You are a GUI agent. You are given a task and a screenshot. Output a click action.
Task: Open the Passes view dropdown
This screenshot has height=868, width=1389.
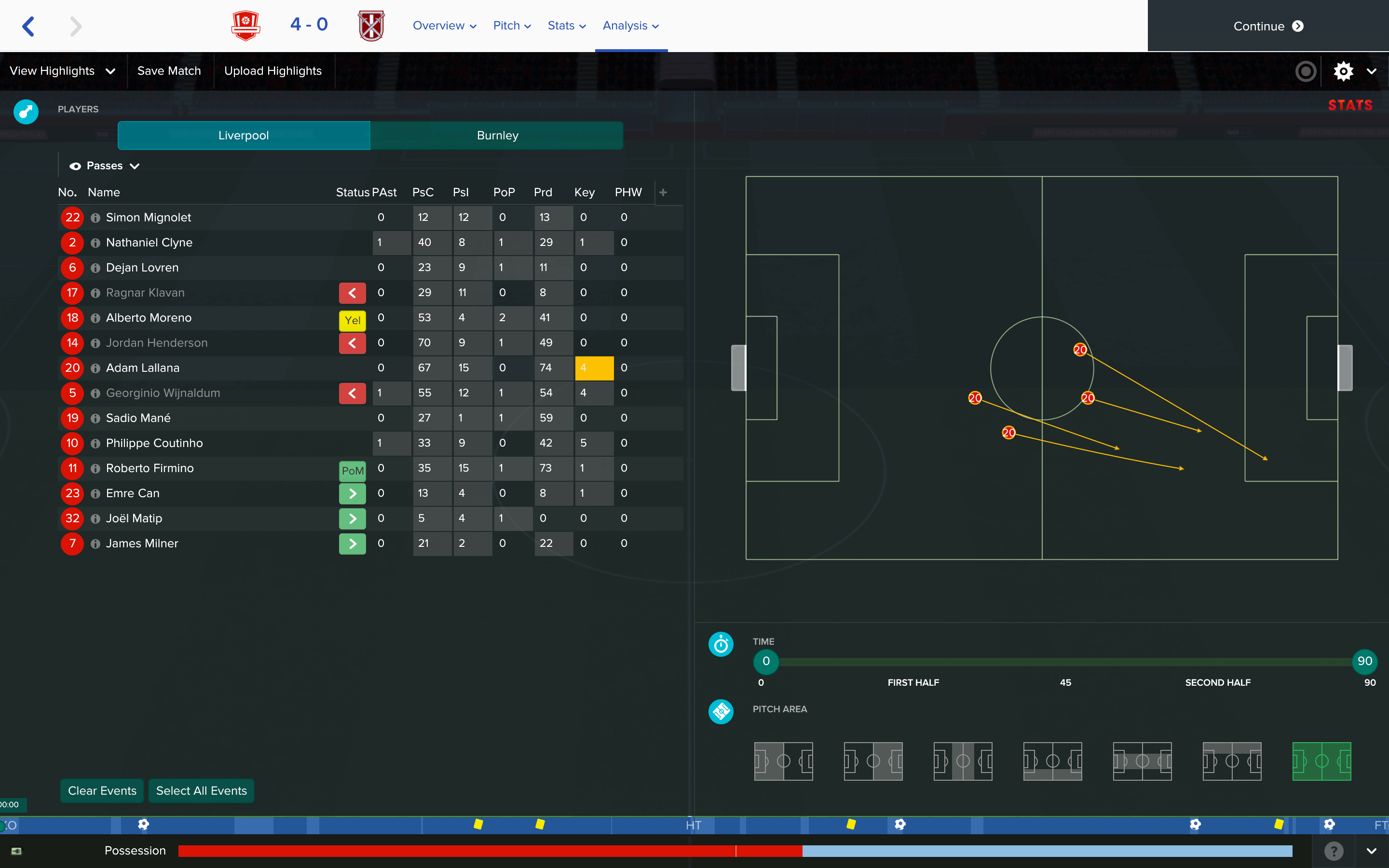click(x=105, y=166)
